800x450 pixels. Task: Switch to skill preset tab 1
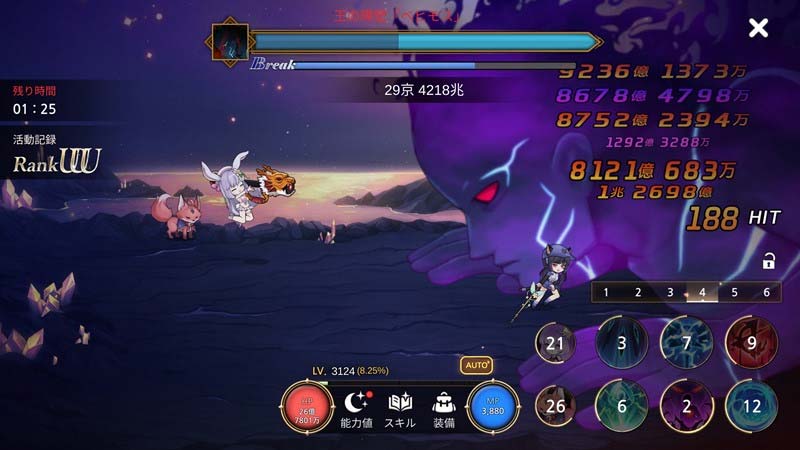click(x=605, y=292)
